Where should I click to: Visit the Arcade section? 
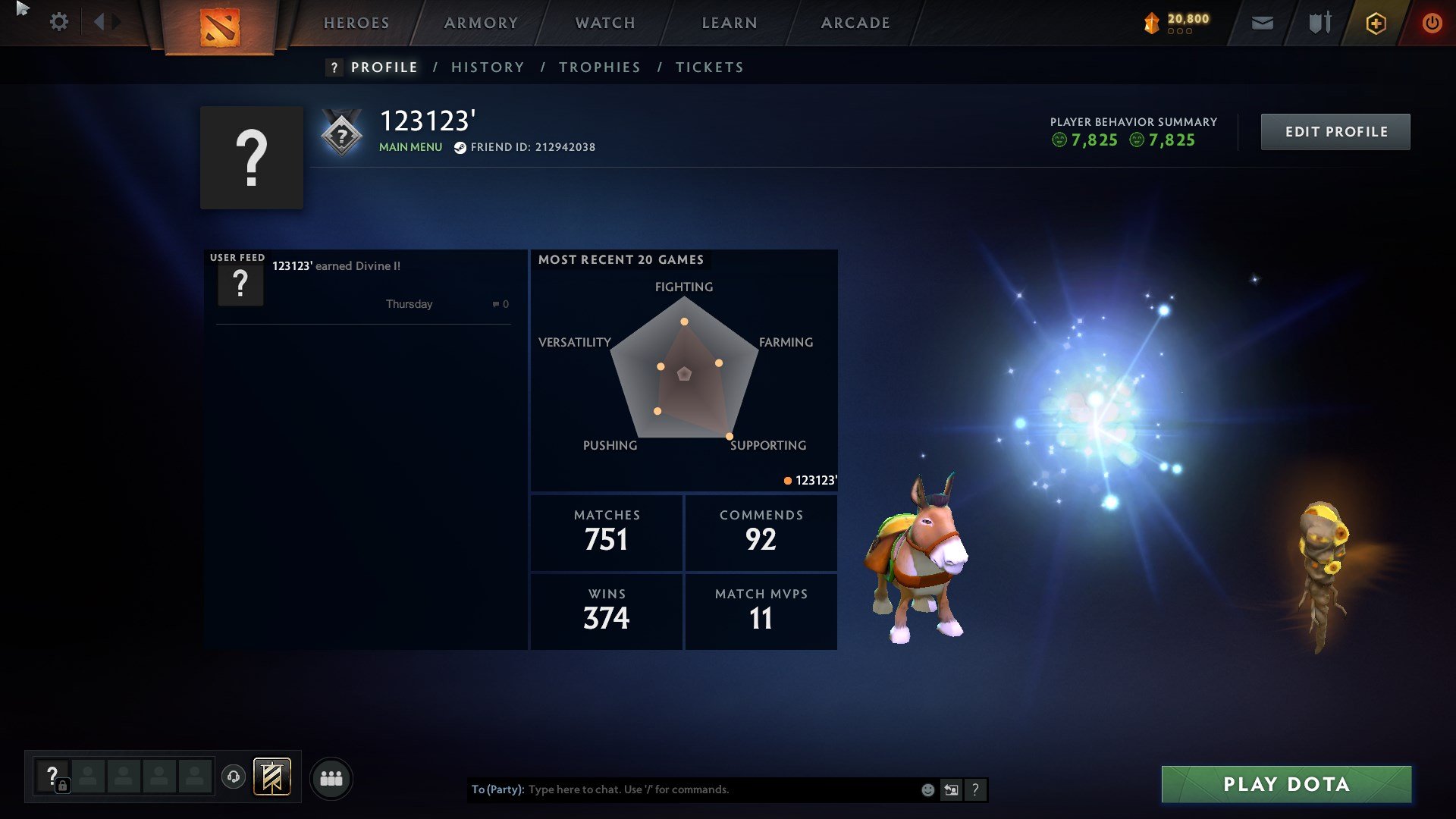[855, 23]
